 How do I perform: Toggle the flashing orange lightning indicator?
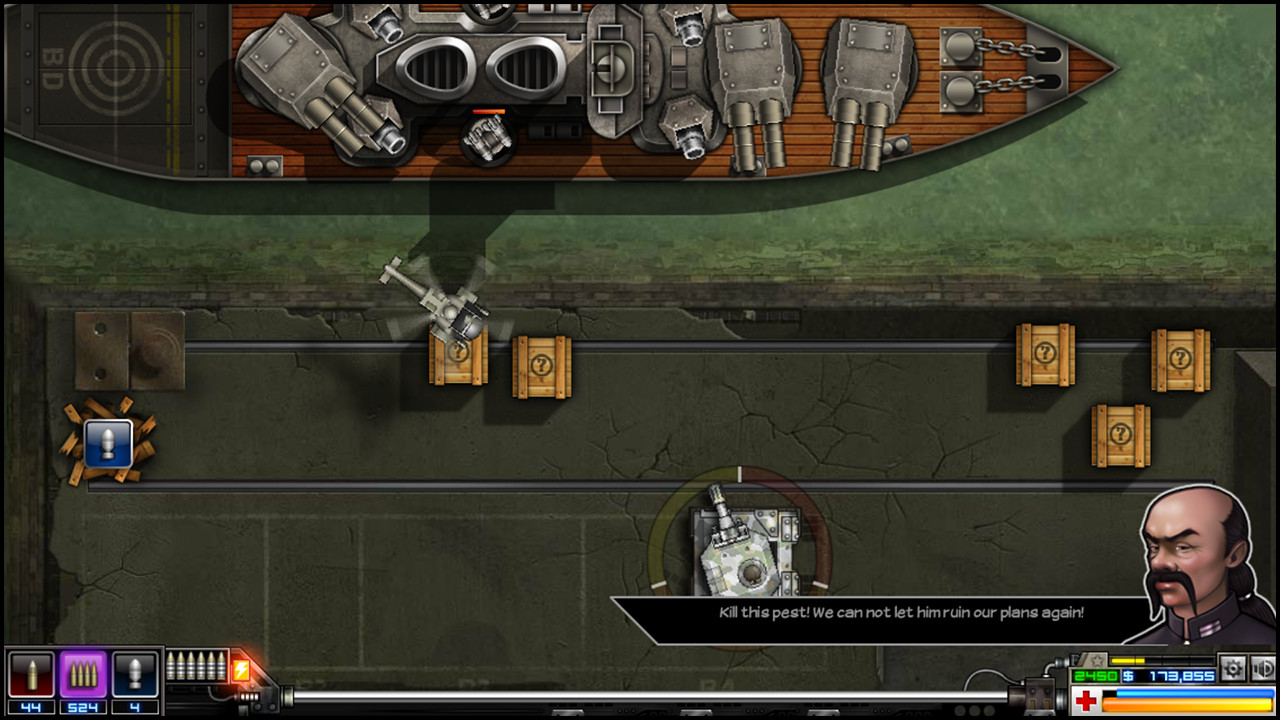click(x=242, y=668)
